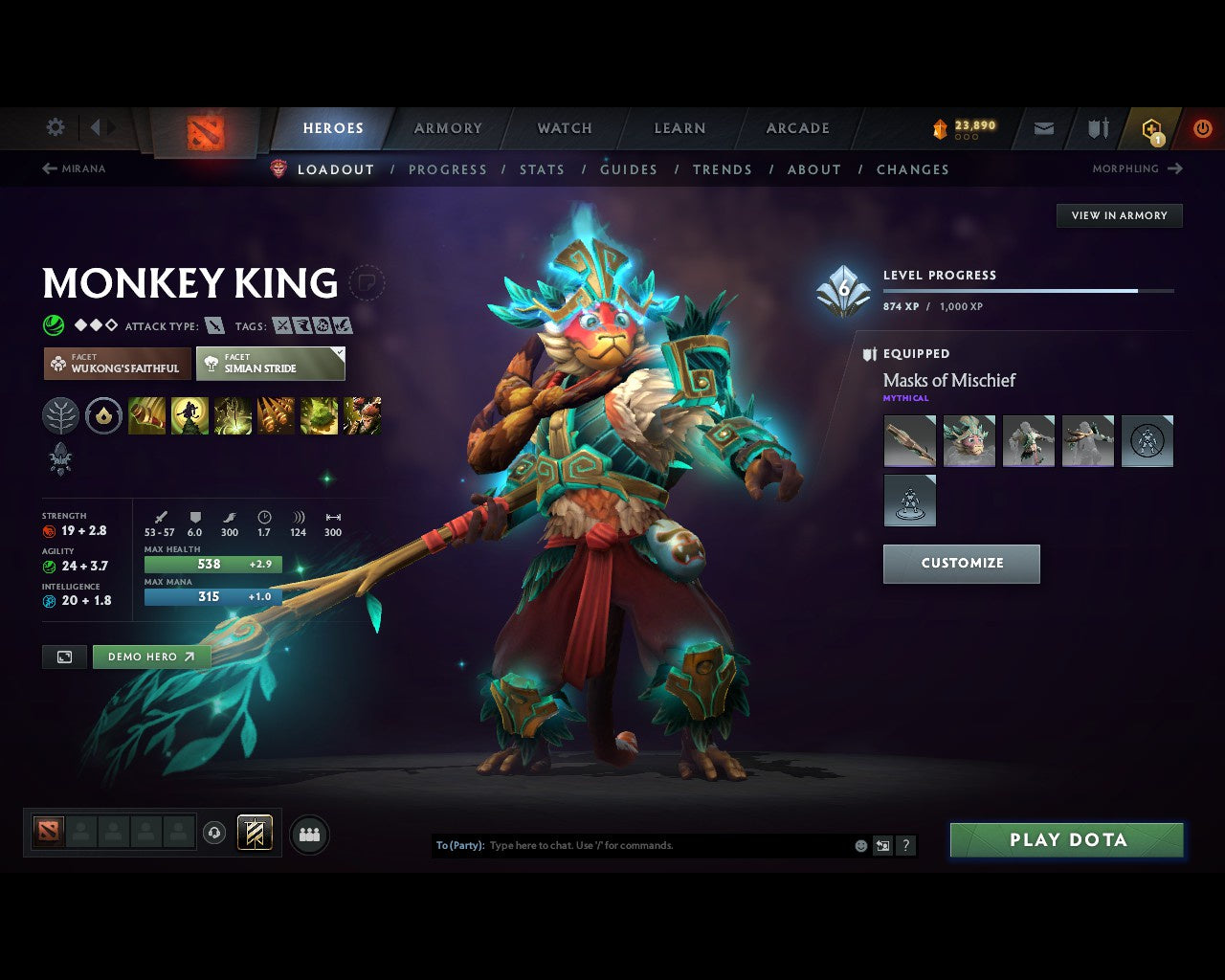
Task: Open the Tree Dance ability icon
Action: tap(190, 415)
